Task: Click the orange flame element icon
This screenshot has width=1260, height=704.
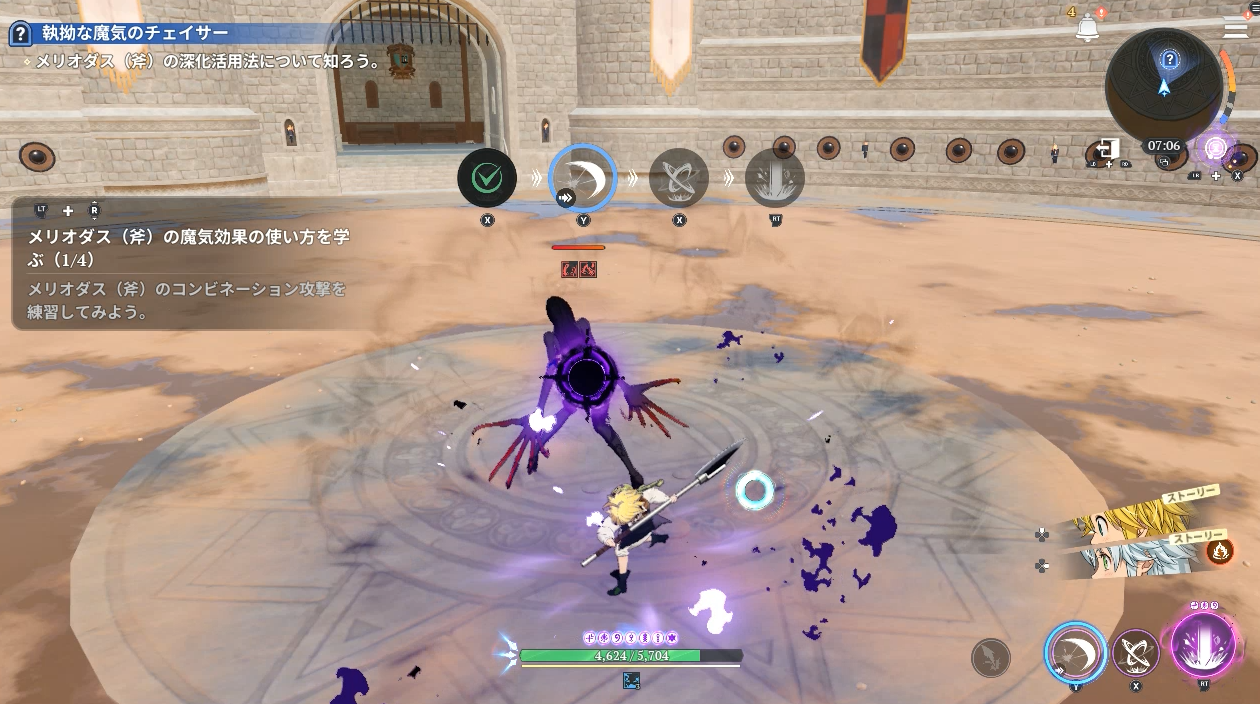Action: [x=1219, y=550]
